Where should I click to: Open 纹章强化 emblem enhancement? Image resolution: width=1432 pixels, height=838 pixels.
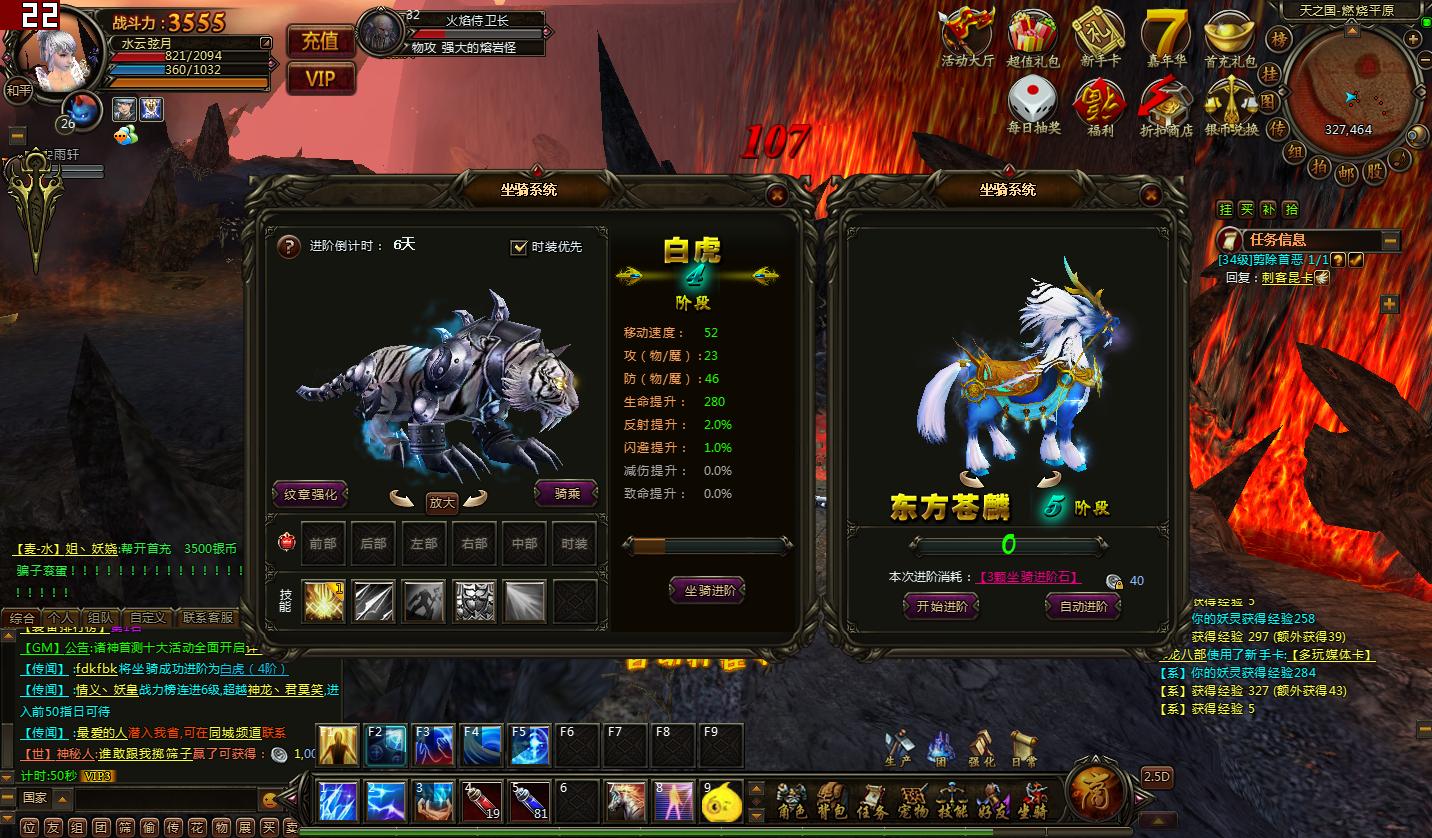(x=310, y=493)
